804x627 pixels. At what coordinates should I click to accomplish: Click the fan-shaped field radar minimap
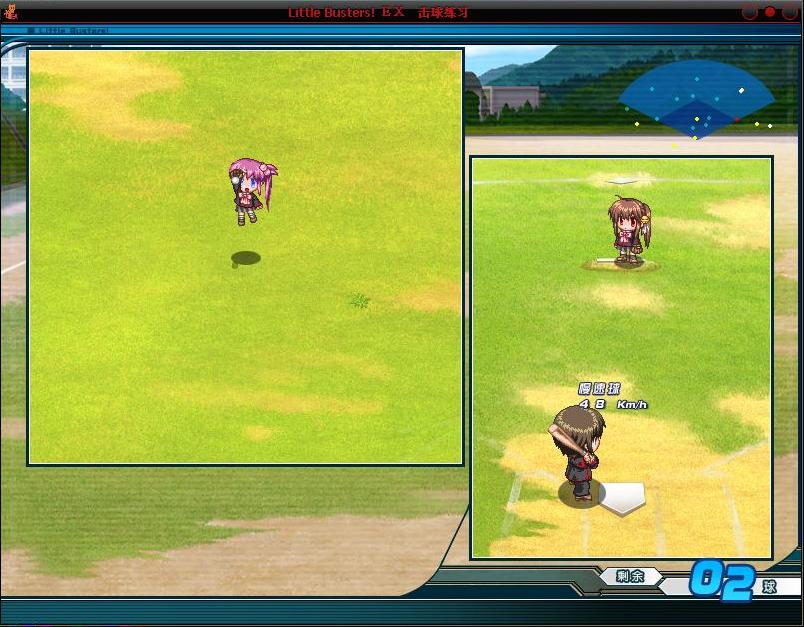(697, 100)
